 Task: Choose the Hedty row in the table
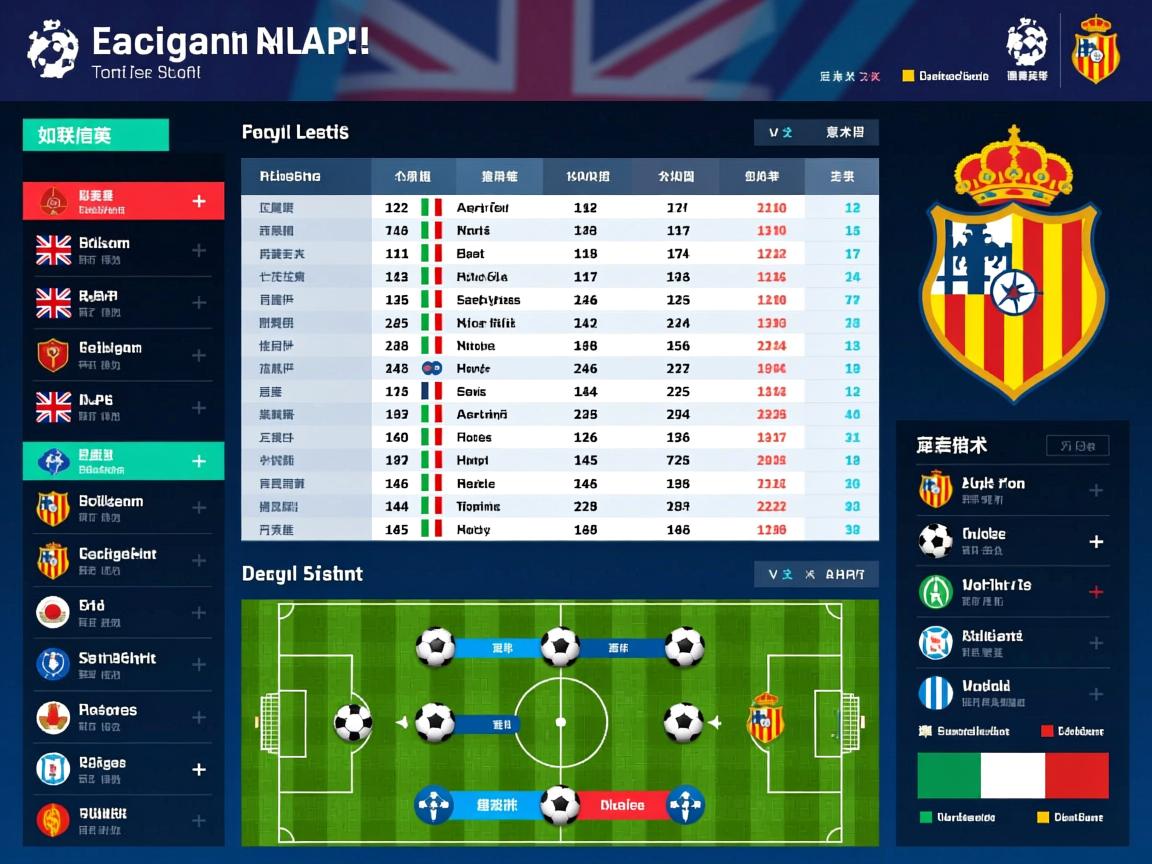coord(473,530)
